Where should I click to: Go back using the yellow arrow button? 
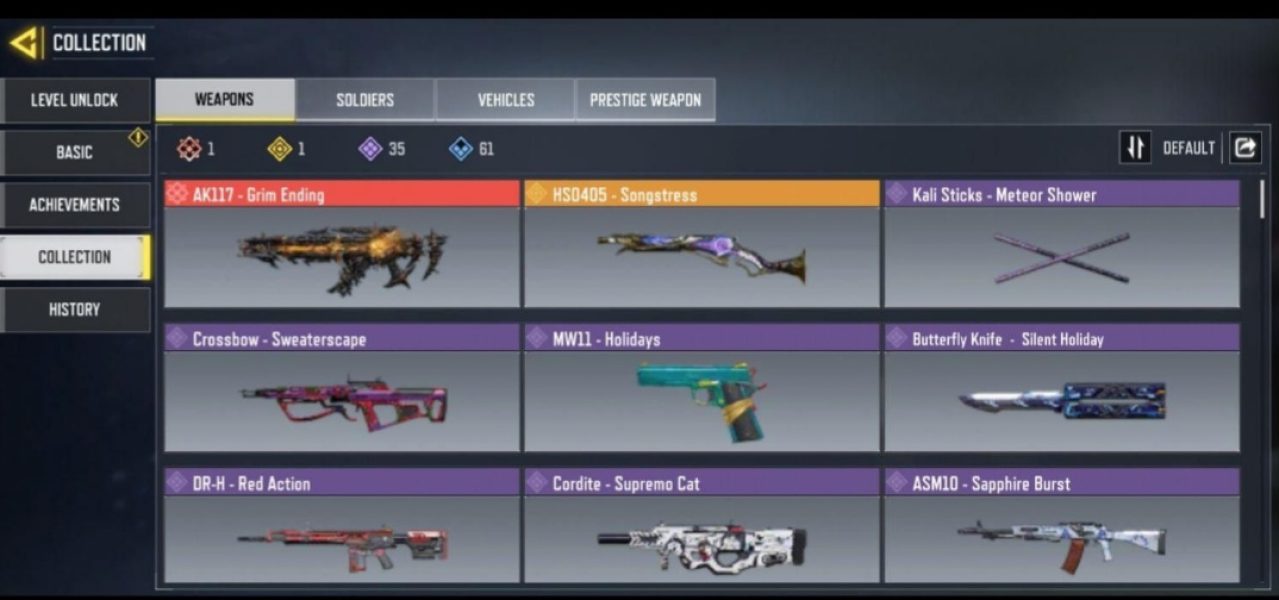[x=25, y=43]
